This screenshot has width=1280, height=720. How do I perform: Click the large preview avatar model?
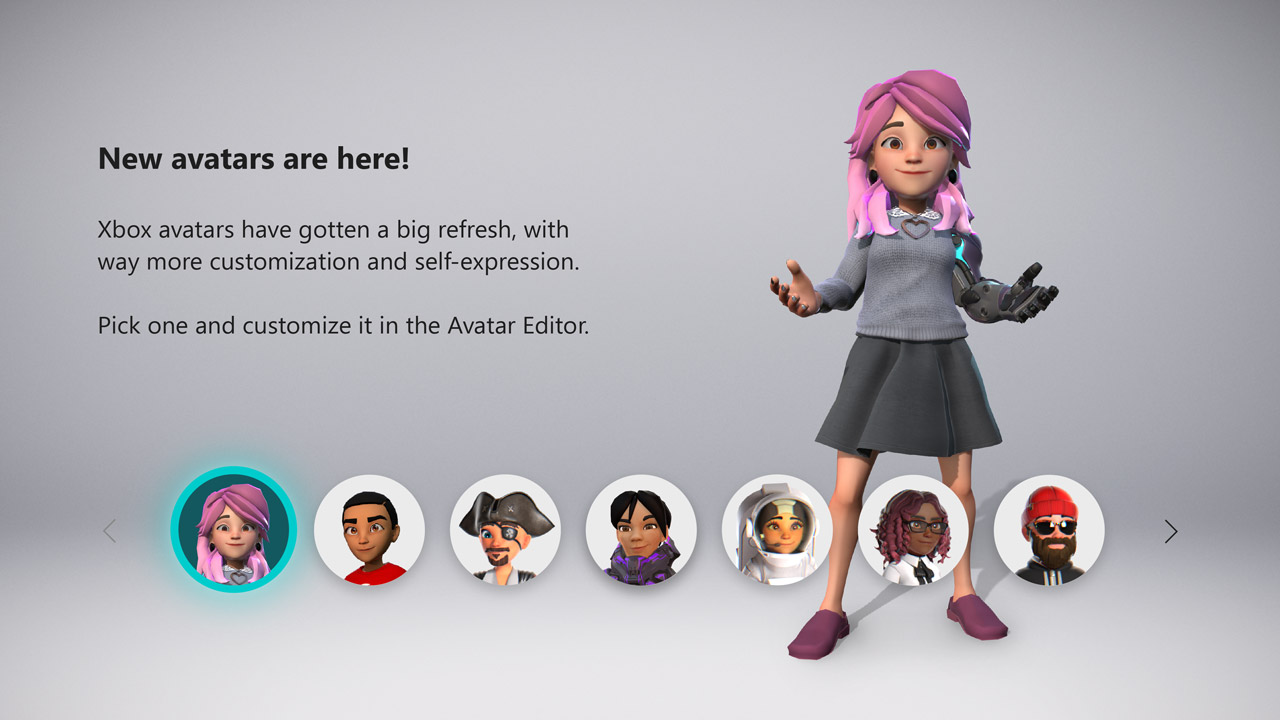tap(900, 300)
